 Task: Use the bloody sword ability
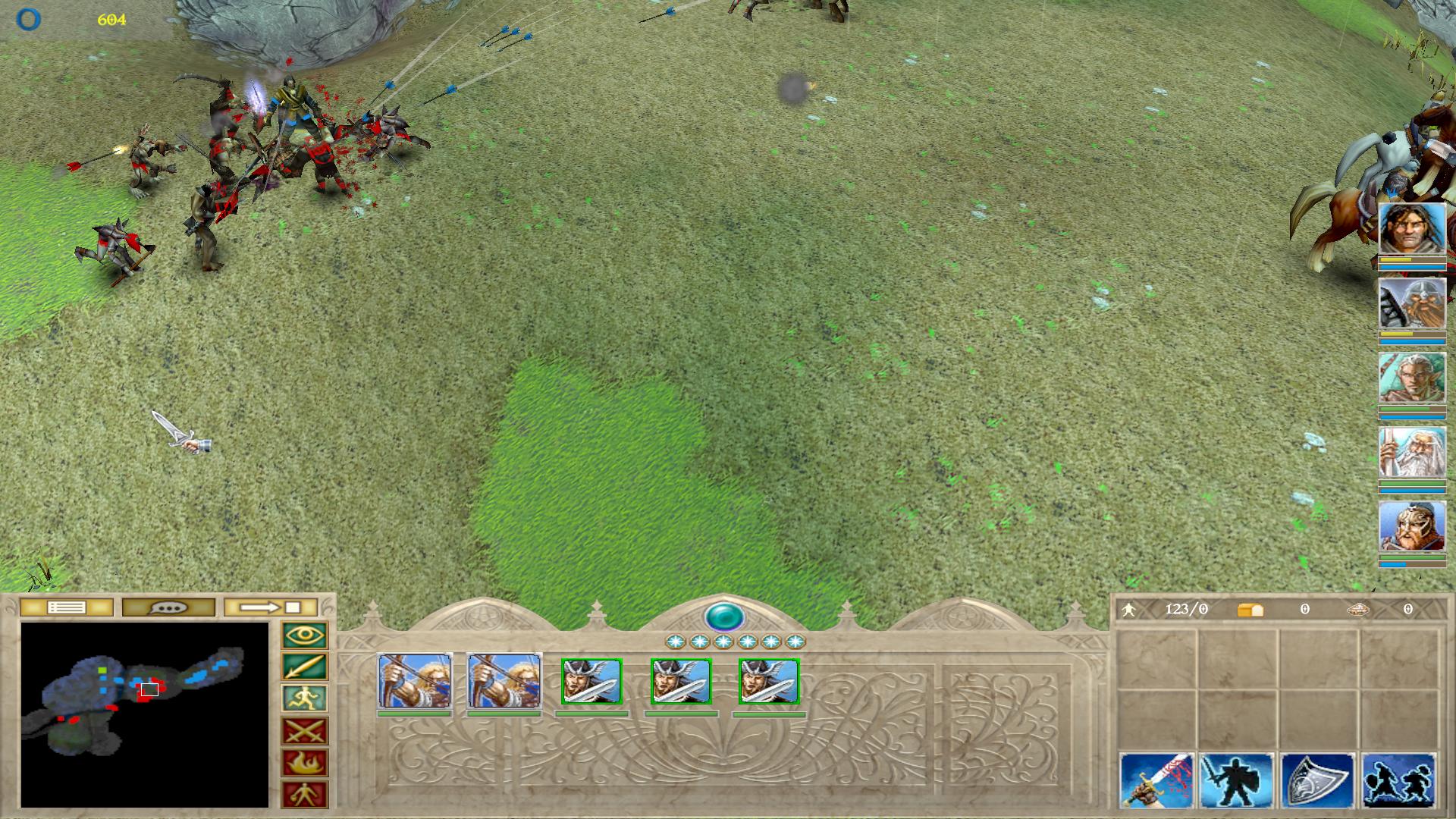[1157, 780]
